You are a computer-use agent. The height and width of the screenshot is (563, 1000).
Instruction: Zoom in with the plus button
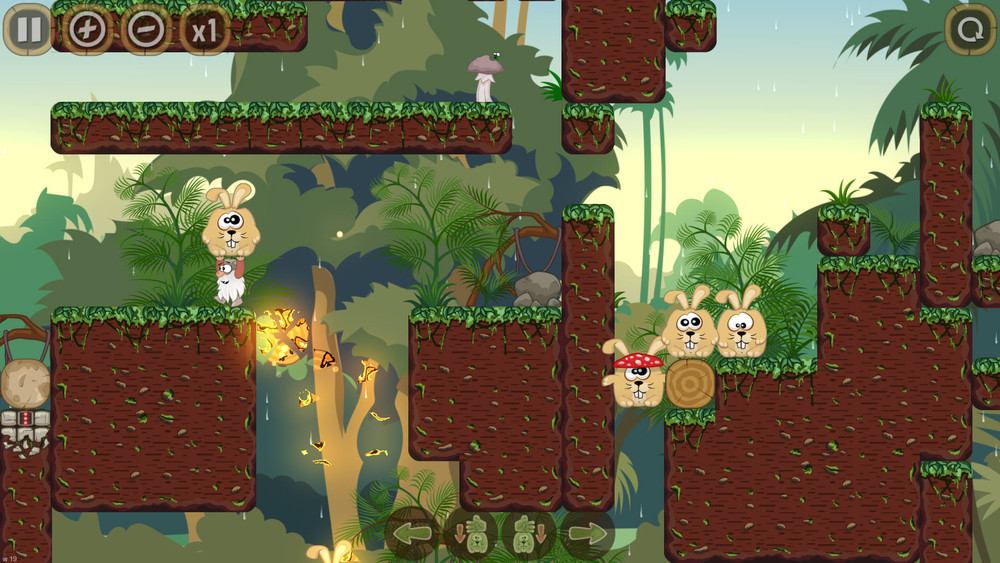pos(87,29)
